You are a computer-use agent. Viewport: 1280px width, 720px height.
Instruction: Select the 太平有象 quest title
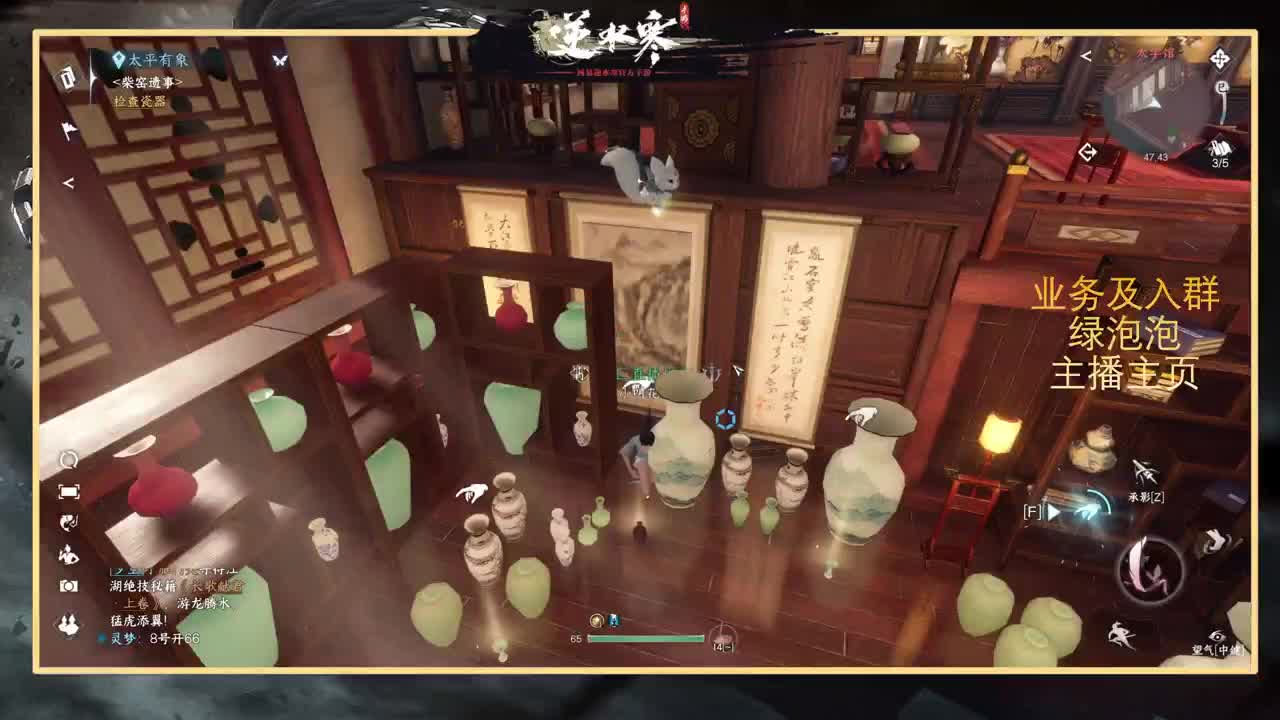pos(158,59)
